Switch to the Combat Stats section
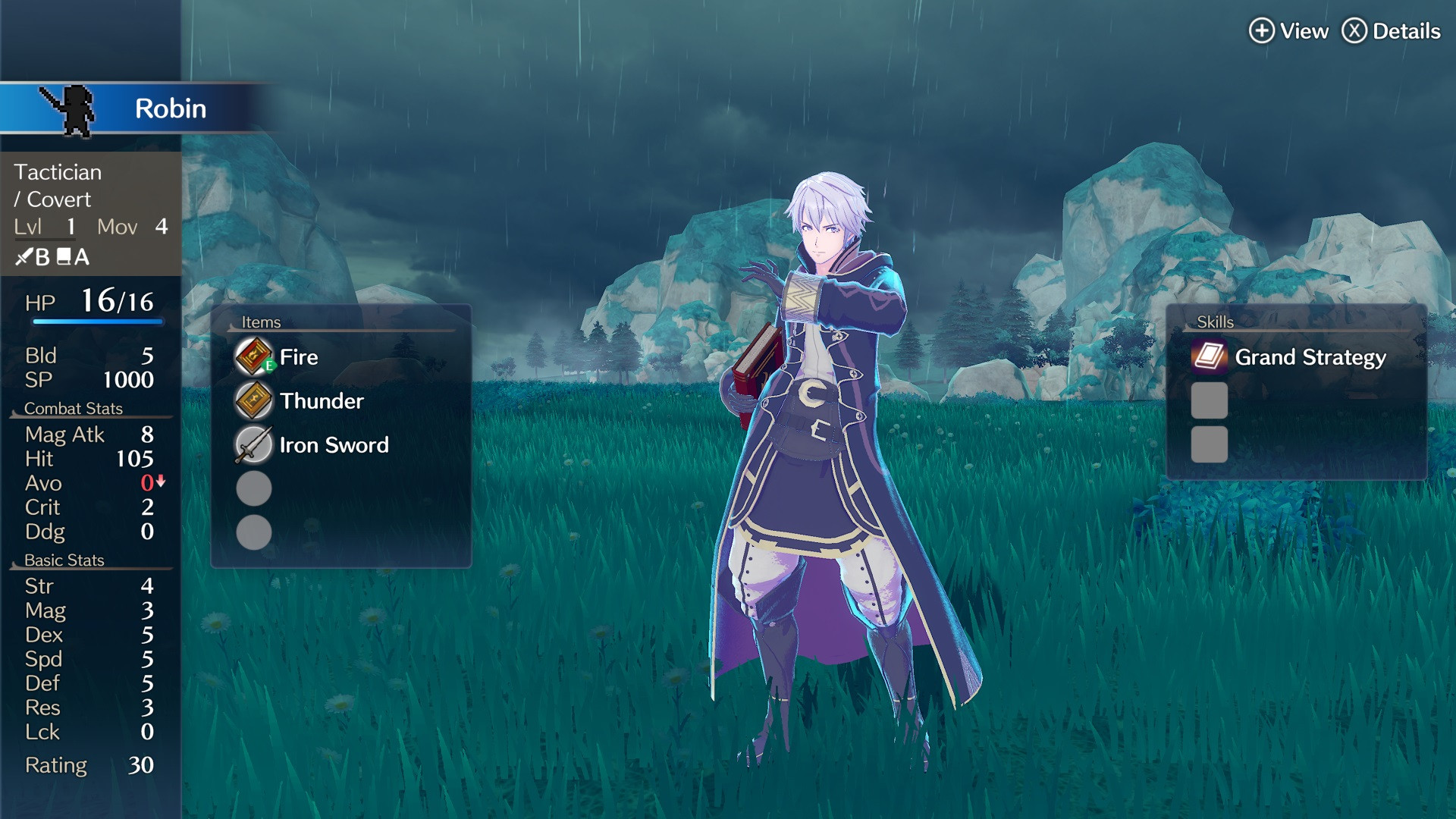This screenshot has width=1456, height=819. tap(74, 408)
